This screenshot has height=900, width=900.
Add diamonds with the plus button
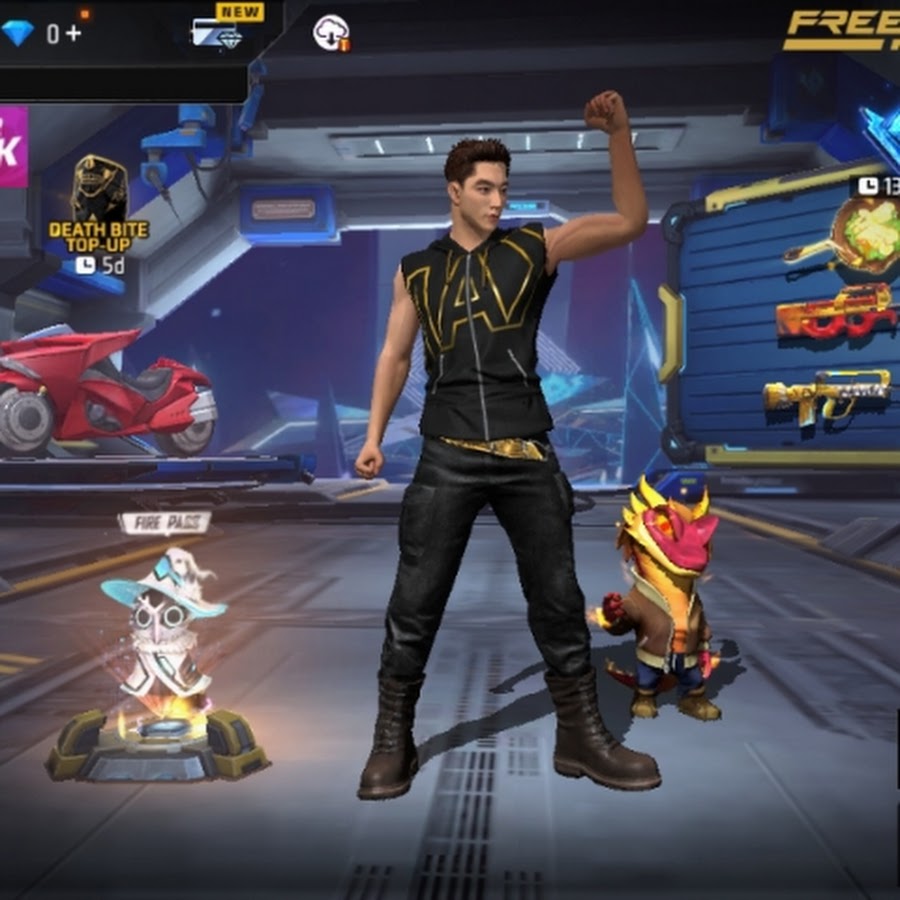coord(74,34)
